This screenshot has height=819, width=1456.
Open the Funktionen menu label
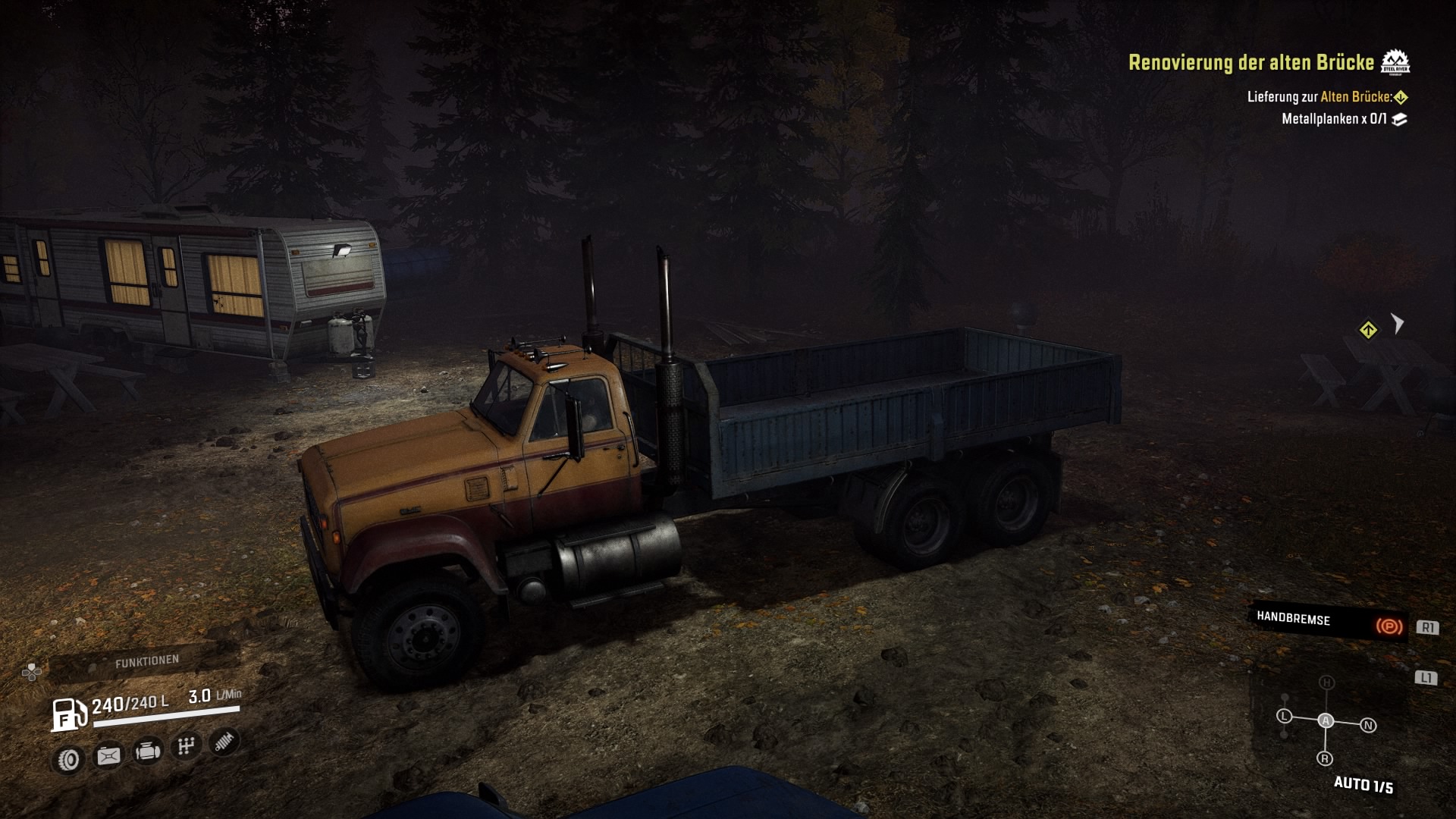coord(147,661)
